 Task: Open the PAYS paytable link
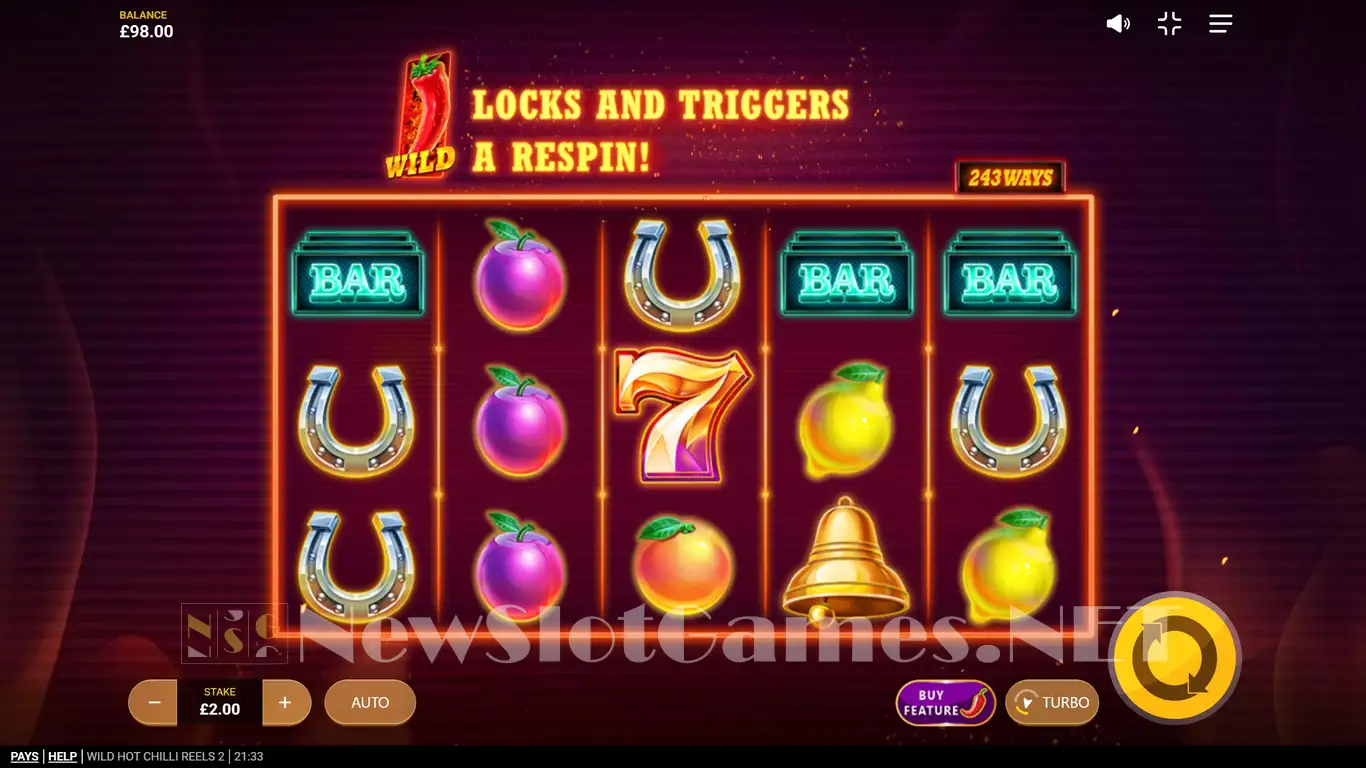(25, 757)
